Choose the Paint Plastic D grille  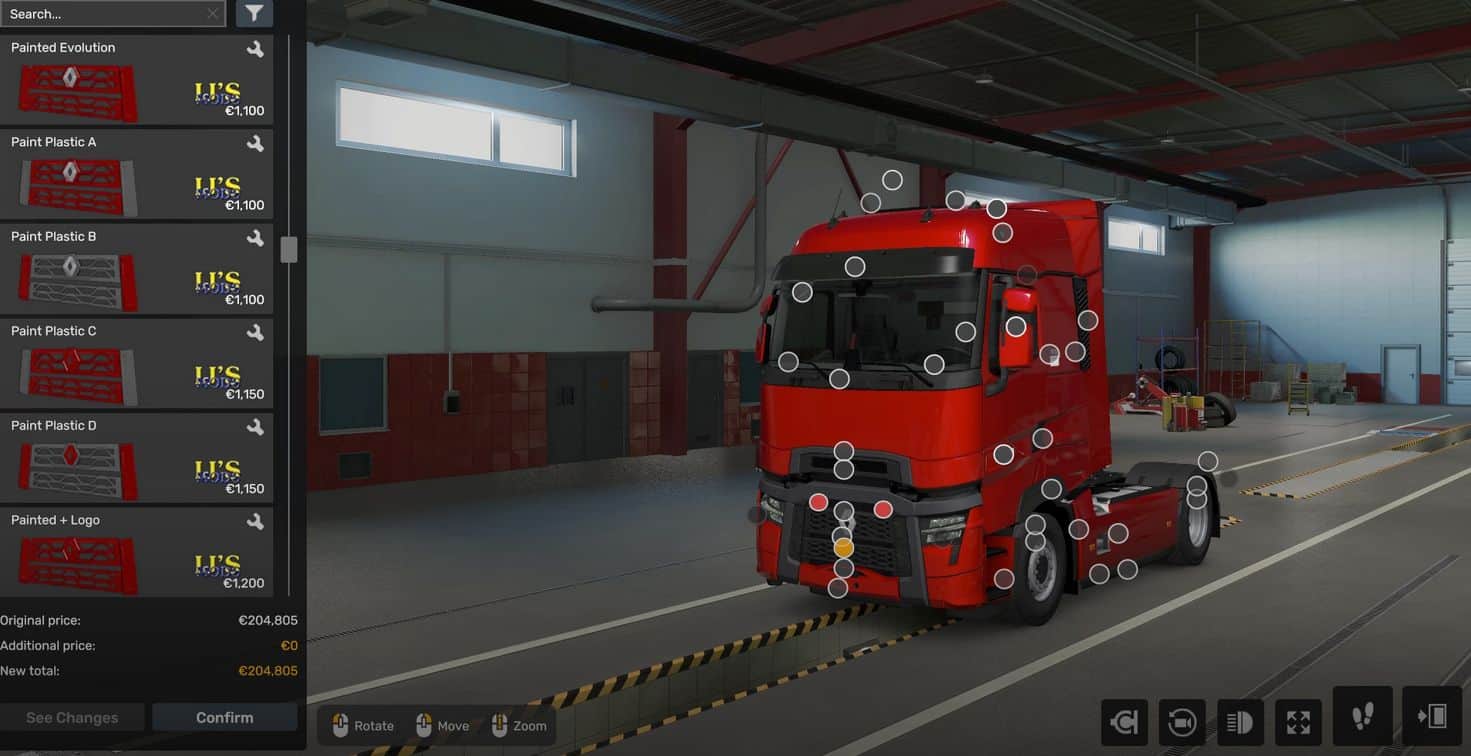[136, 459]
